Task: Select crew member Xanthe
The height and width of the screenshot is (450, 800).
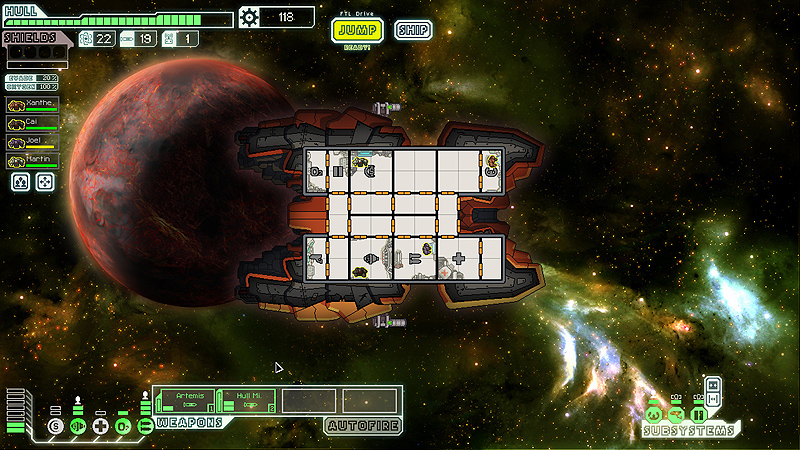Action: point(33,104)
